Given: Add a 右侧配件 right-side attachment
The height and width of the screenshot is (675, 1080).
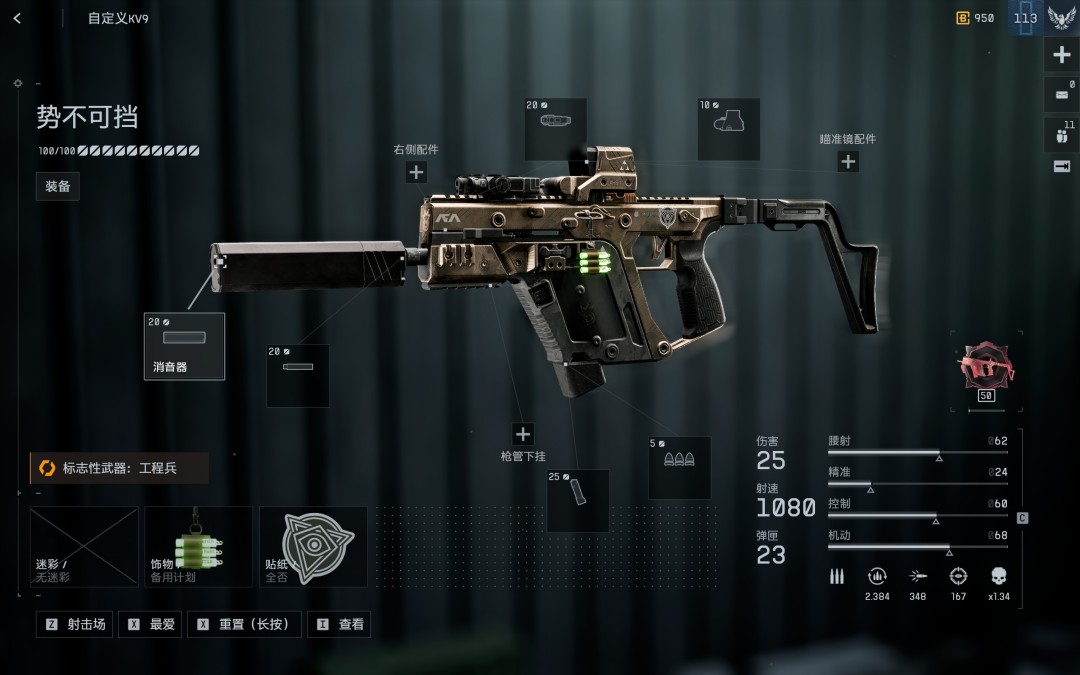Looking at the screenshot, I should pos(416,172).
